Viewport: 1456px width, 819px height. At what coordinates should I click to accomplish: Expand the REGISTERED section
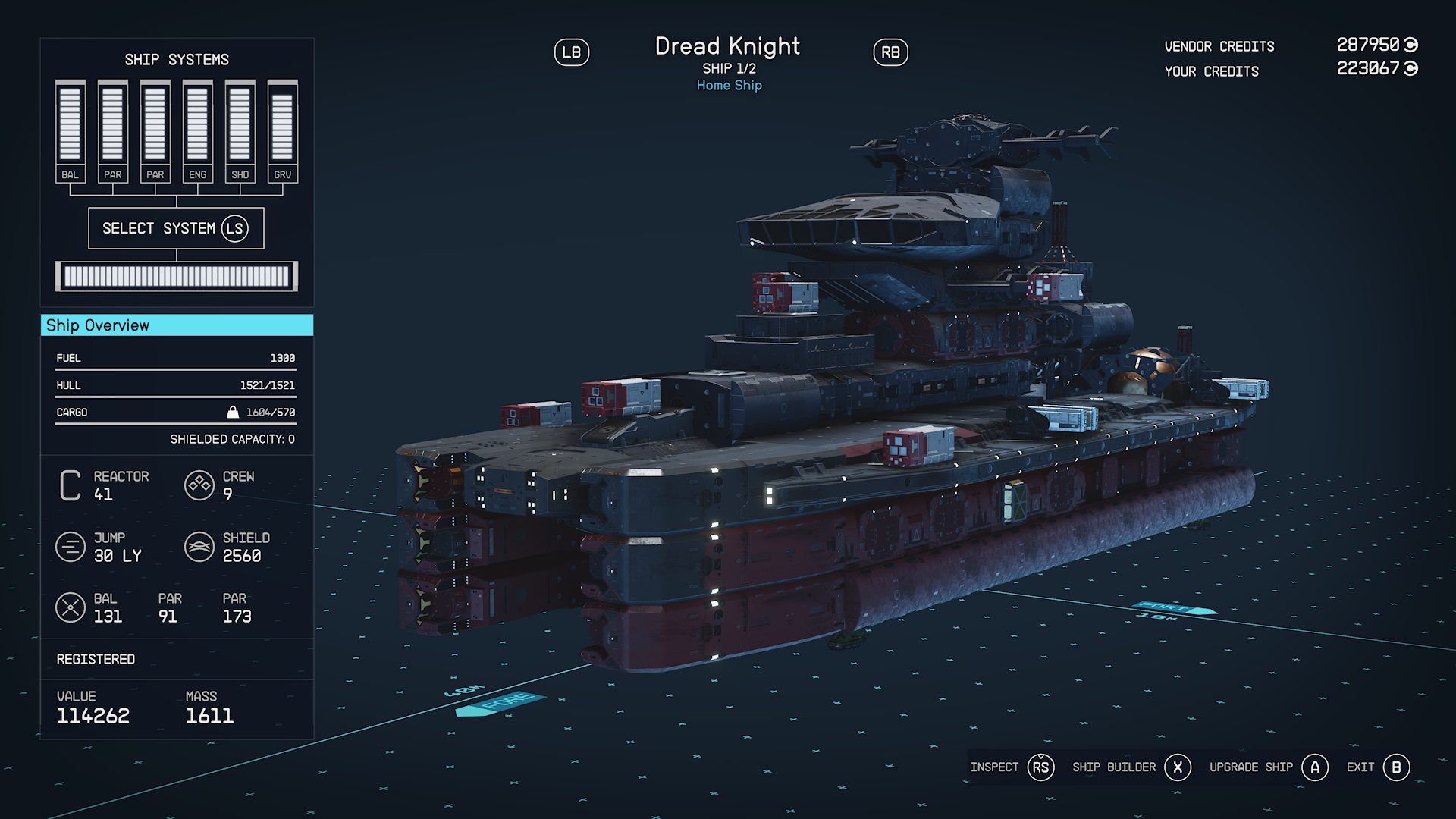point(95,658)
